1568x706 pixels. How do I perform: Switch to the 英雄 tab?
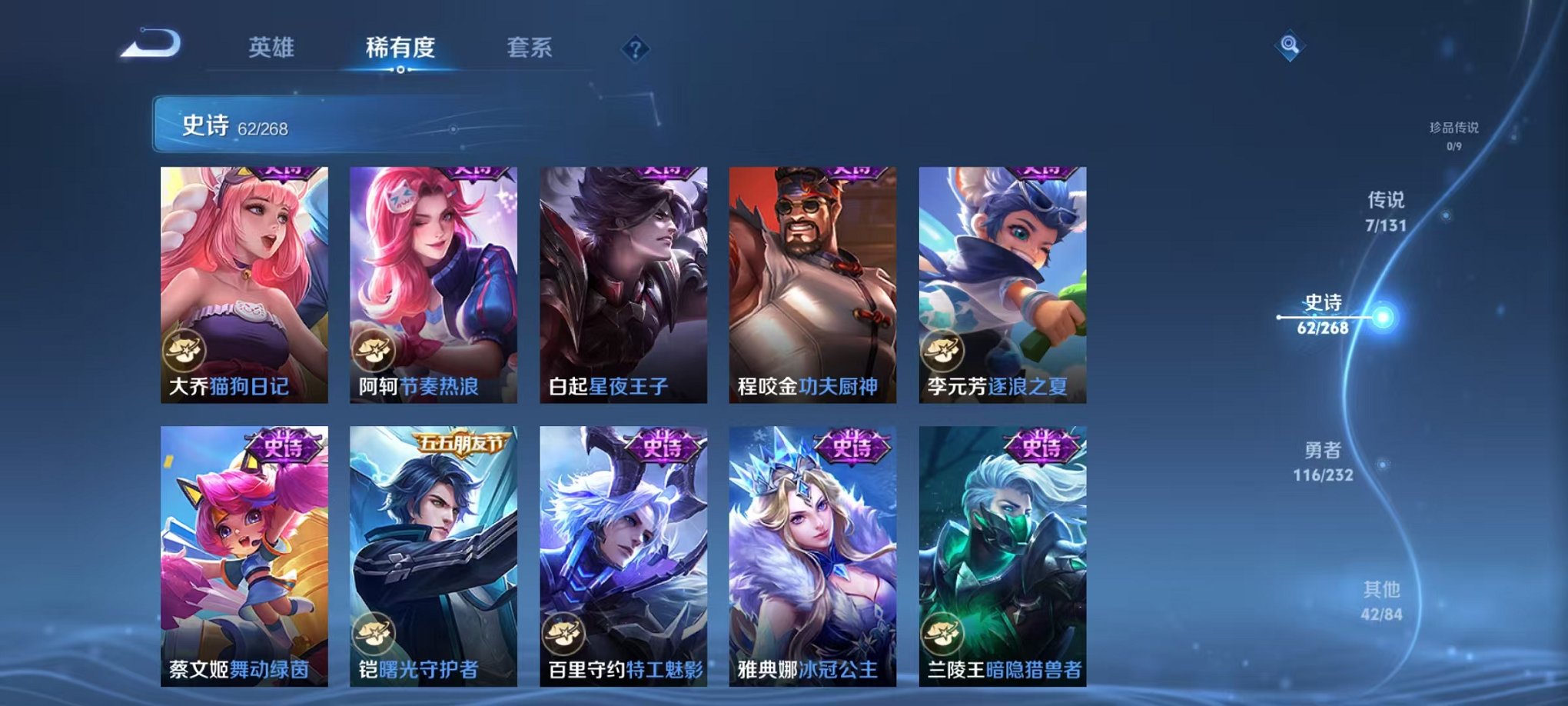click(x=271, y=48)
